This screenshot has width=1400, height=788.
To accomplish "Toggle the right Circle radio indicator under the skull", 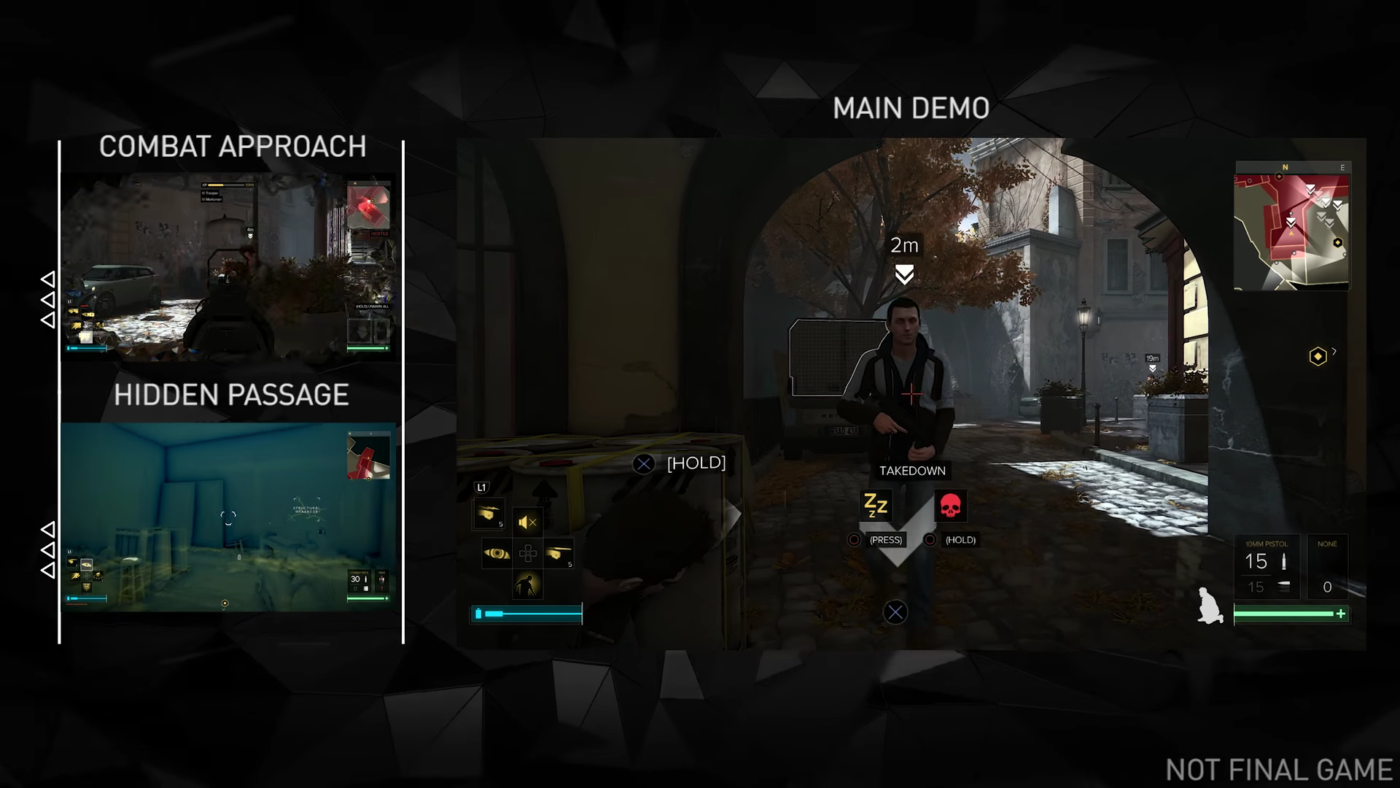I will tap(929, 539).
